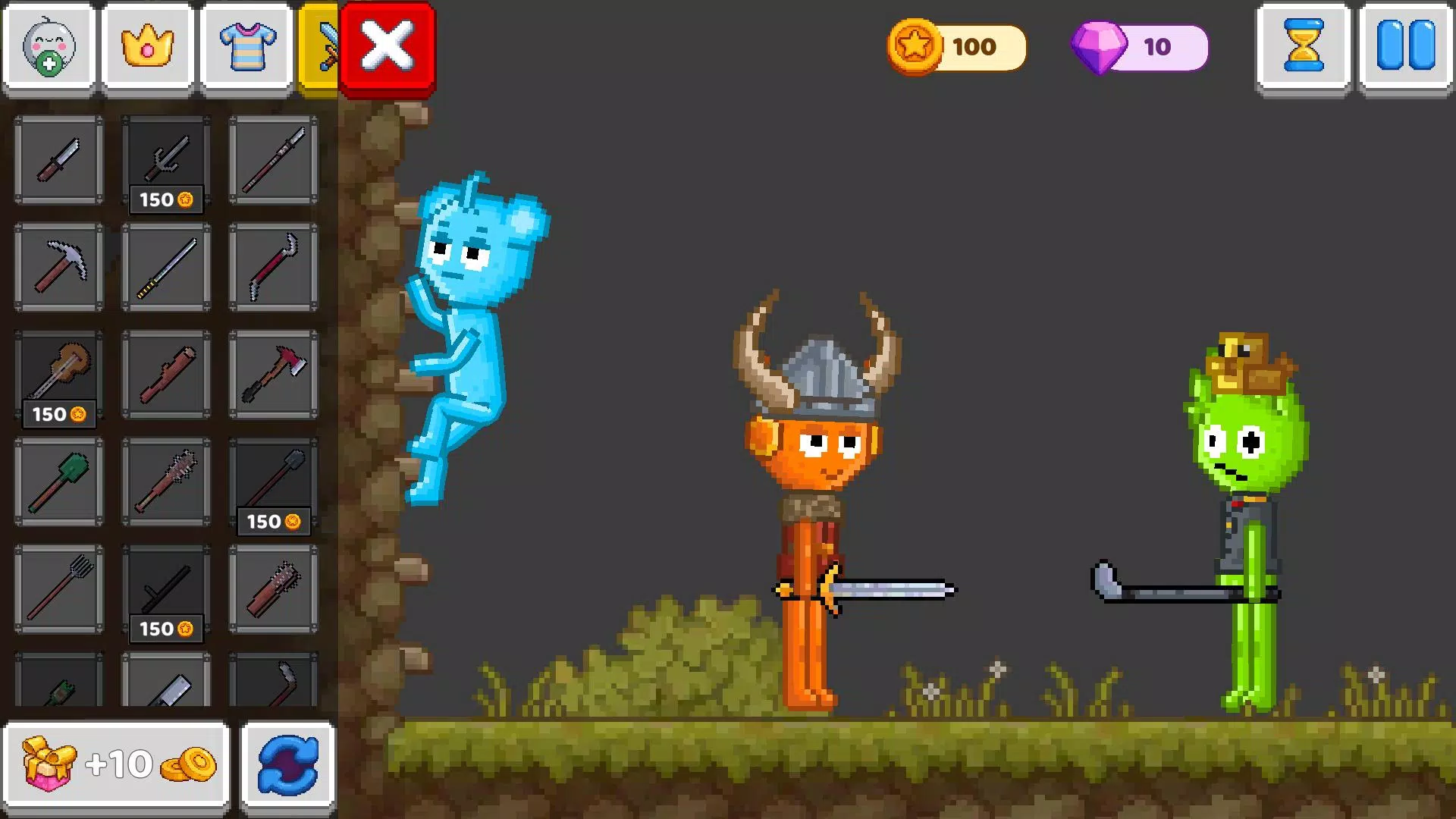Click the add character icon
This screenshot has height=819, width=1456.
tap(49, 45)
